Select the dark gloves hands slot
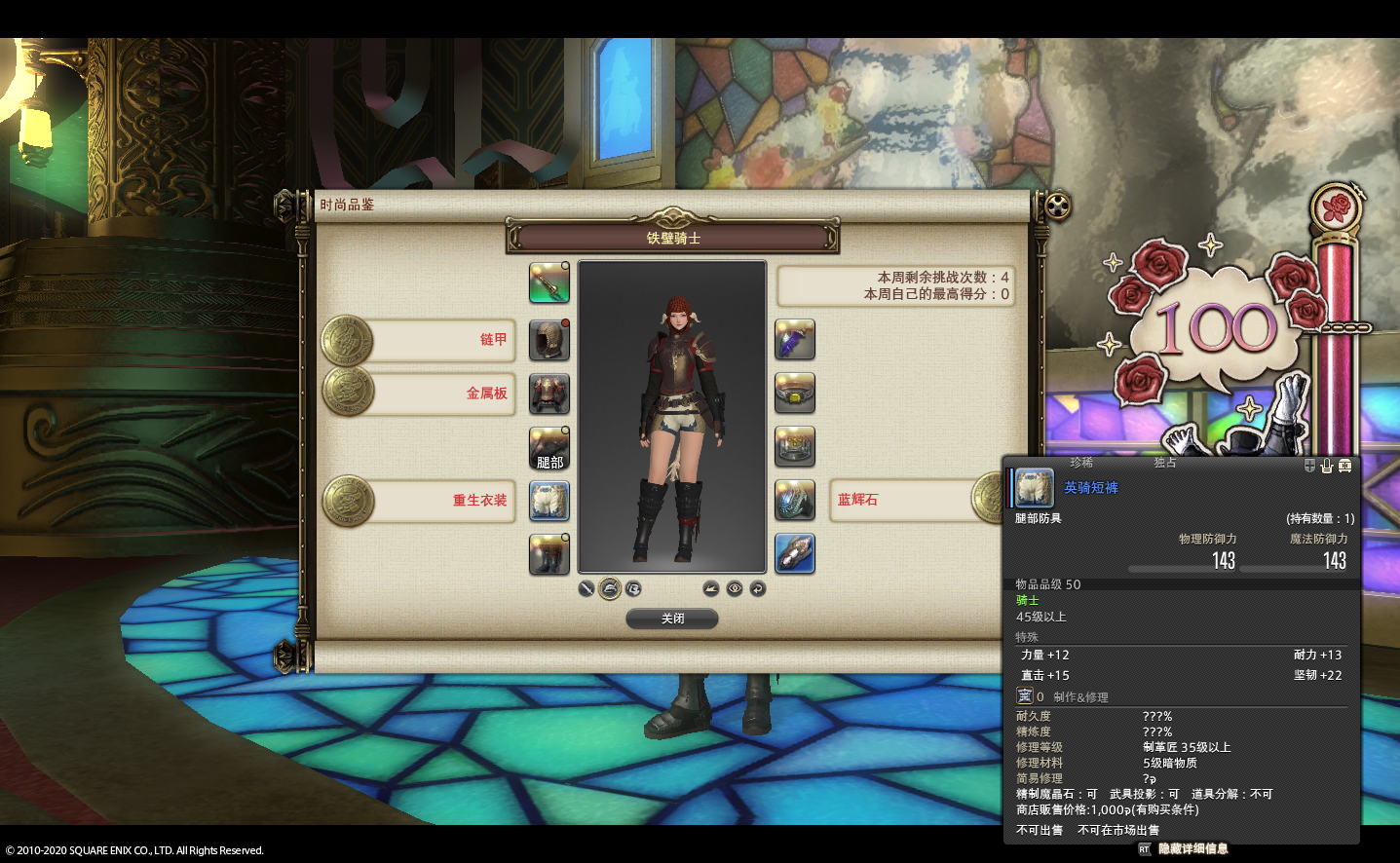The image size is (1400, 863). pyautogui.click(x=549, y=447)
